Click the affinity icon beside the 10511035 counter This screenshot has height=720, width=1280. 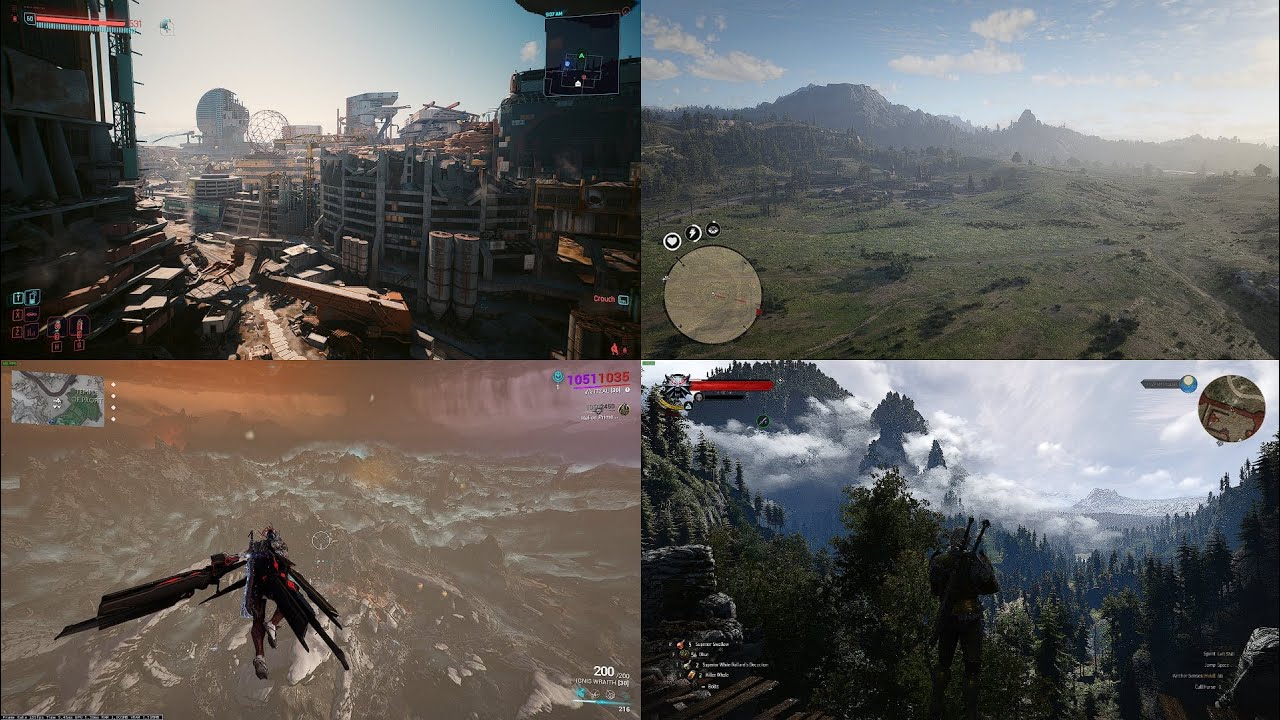point(558,378)
